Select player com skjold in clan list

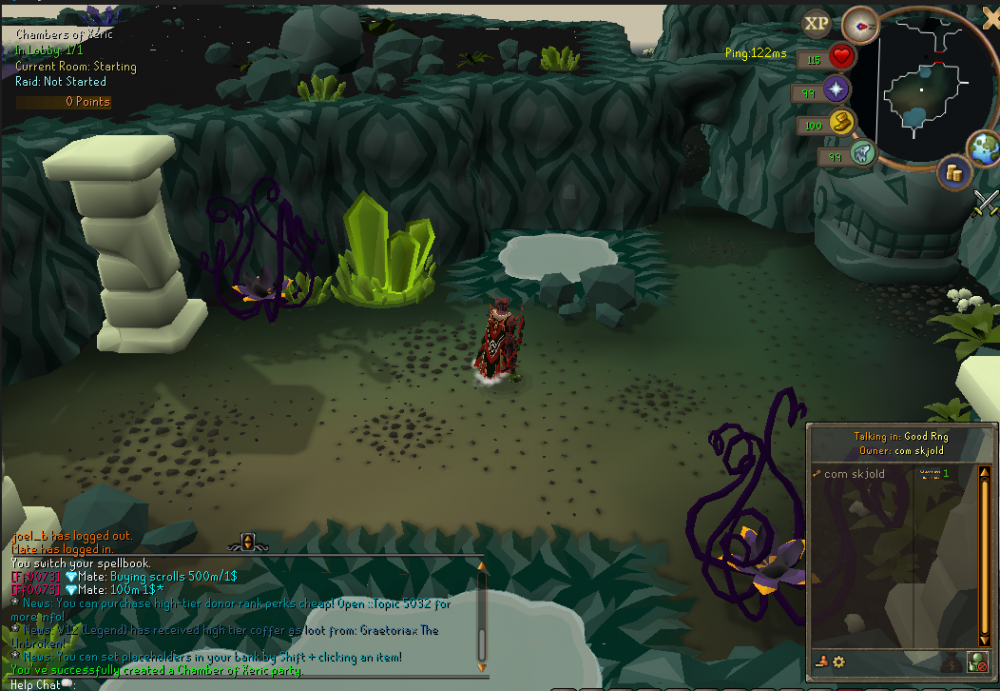tap(854, 474)
